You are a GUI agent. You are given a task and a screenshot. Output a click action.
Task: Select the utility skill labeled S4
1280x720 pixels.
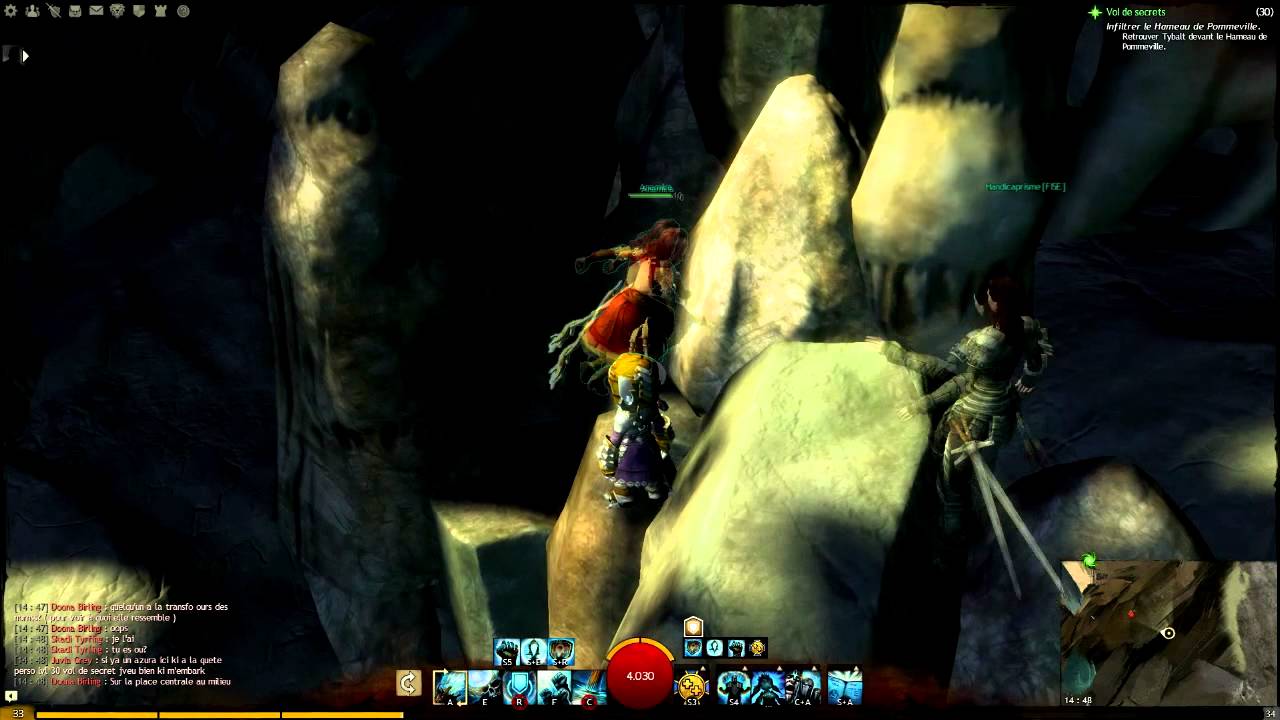(x=734, y=684)
